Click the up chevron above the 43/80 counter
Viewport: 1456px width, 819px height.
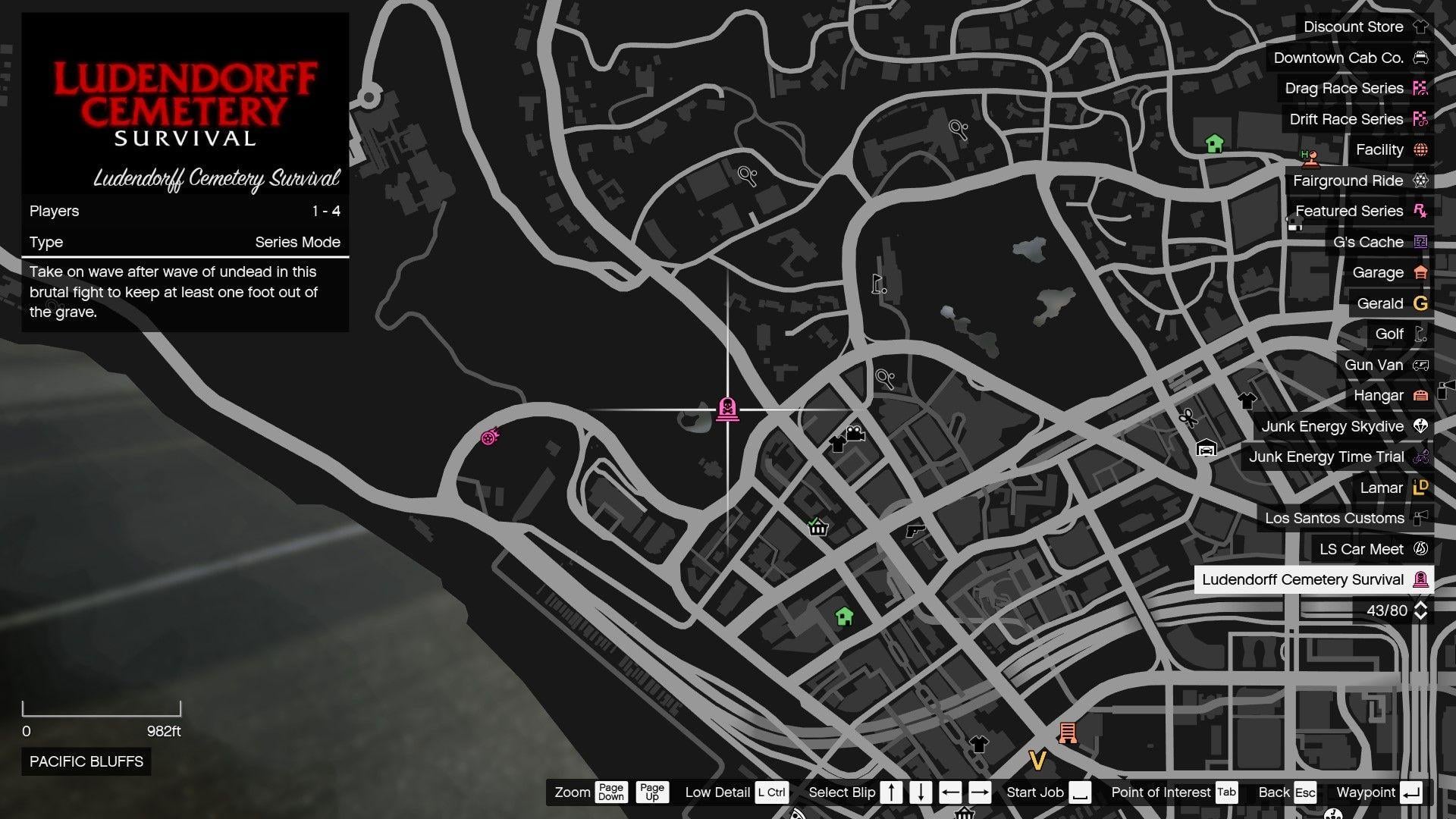point(1420,604)
